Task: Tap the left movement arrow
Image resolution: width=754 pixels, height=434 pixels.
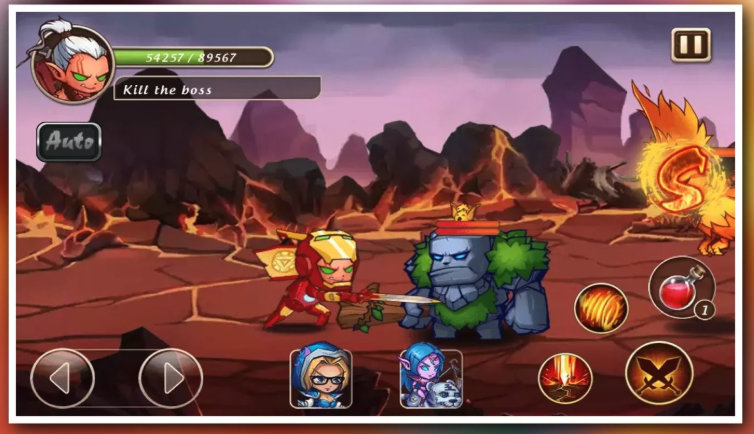Action: pyautogui.click(x=62, y=378)
